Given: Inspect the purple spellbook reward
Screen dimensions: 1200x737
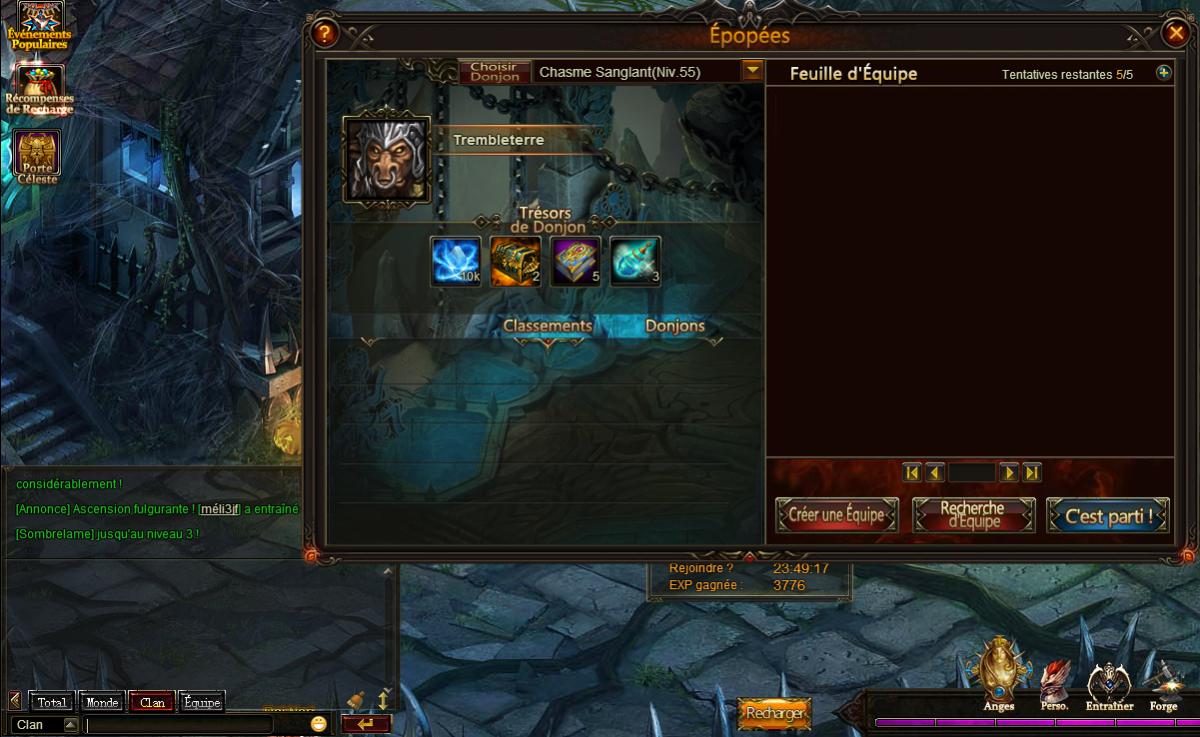Looking at the screenshot, I should pos(575,261).
